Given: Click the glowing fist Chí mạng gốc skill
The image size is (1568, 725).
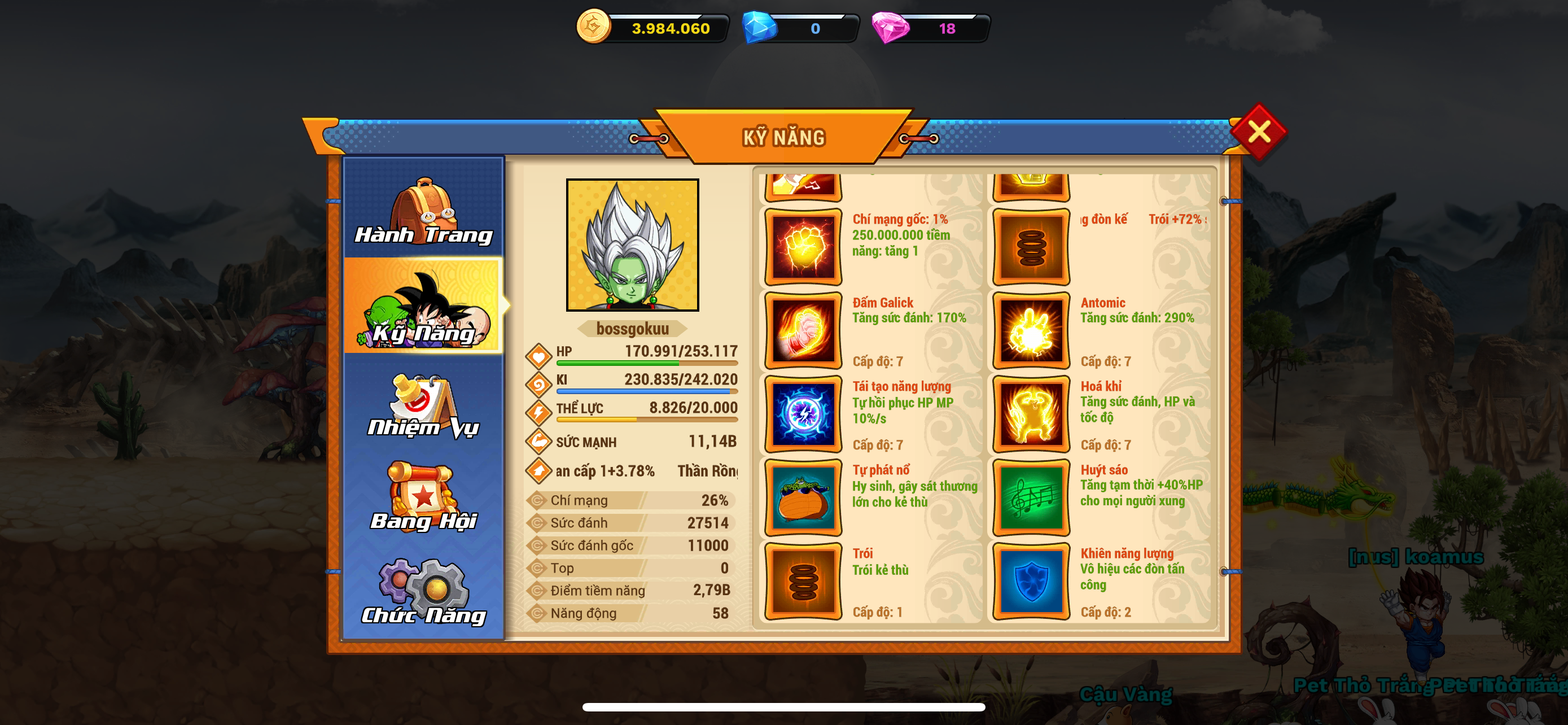Looking at the screenshot, I should (803, 247).
